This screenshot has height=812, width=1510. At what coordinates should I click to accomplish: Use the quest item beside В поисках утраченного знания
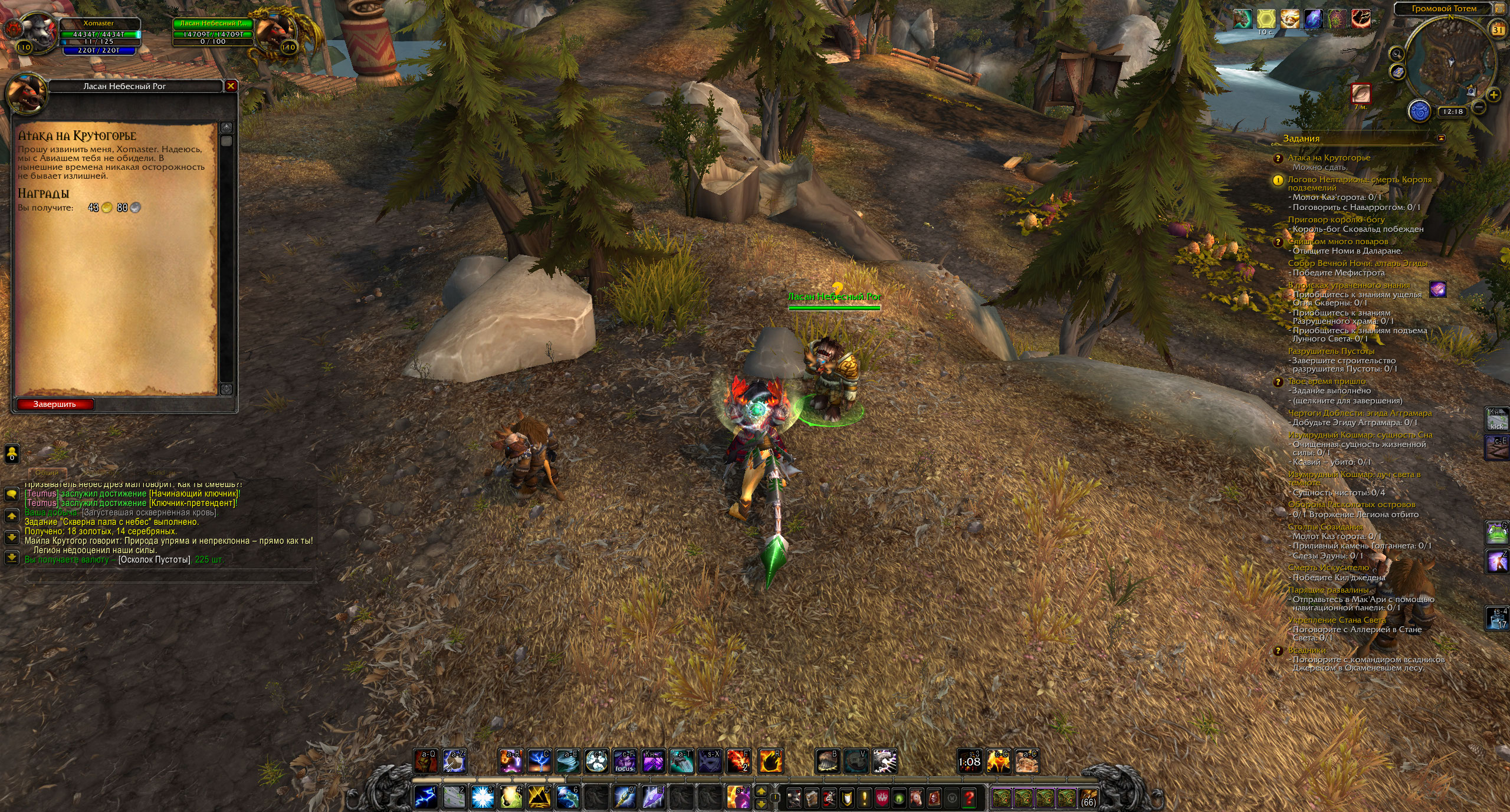1437,289
